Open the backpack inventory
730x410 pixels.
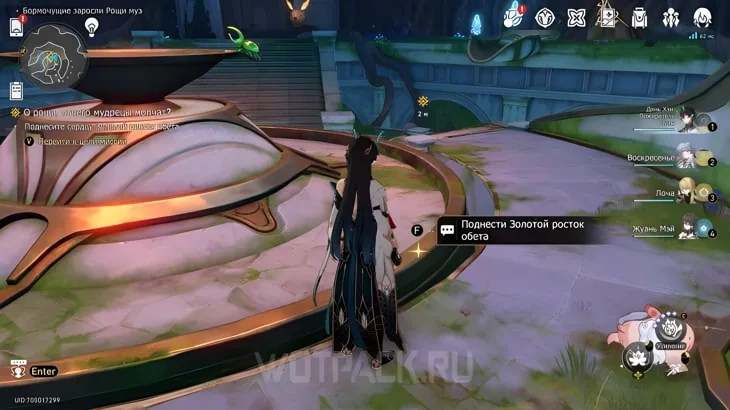639,18
